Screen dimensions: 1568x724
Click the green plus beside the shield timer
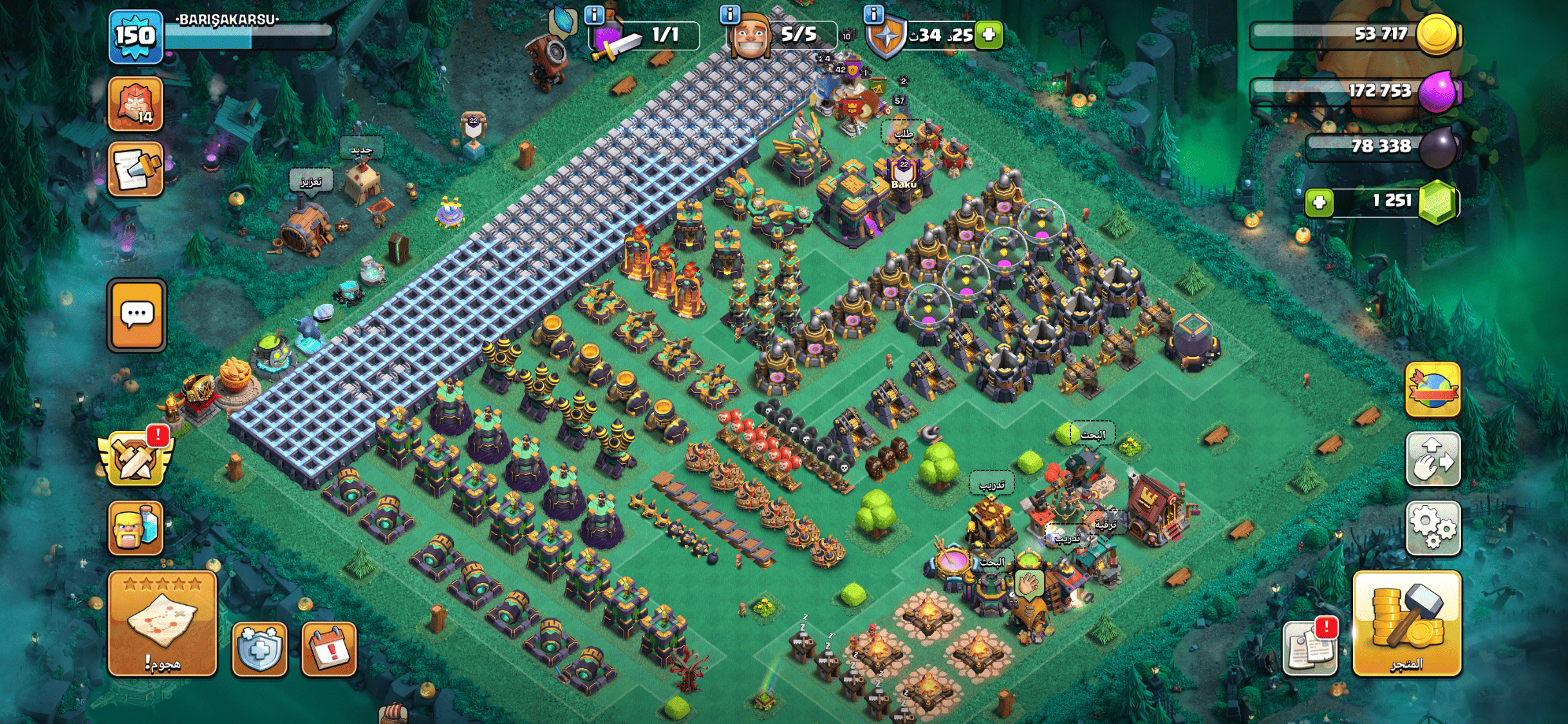(989, 35)
